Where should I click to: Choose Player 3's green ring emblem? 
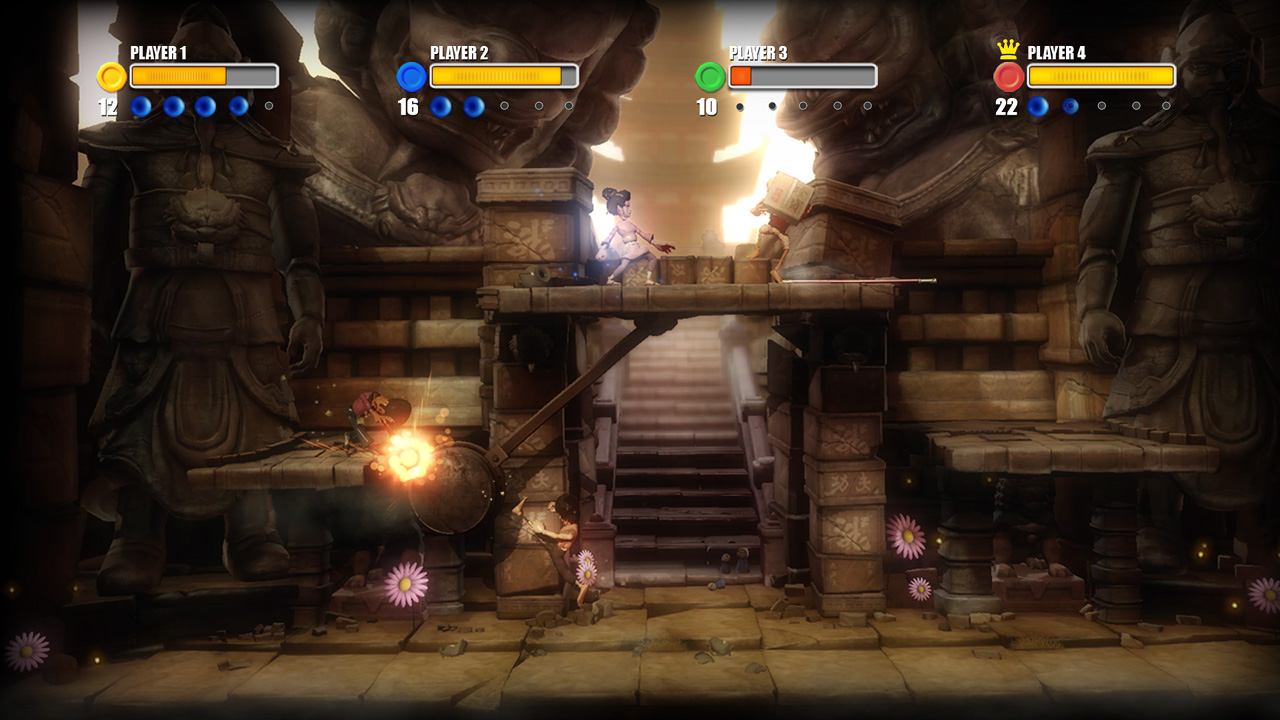(x=710, y=77)
